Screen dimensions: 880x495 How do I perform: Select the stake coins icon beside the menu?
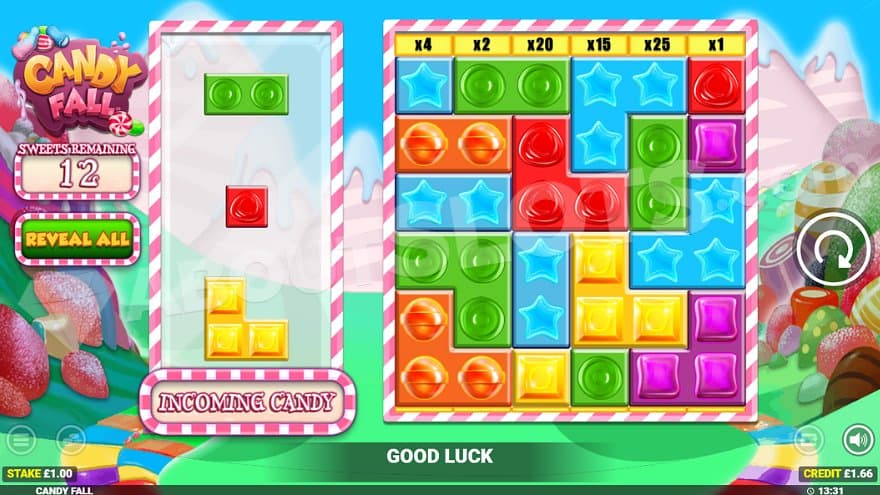[x=71, y=439]
